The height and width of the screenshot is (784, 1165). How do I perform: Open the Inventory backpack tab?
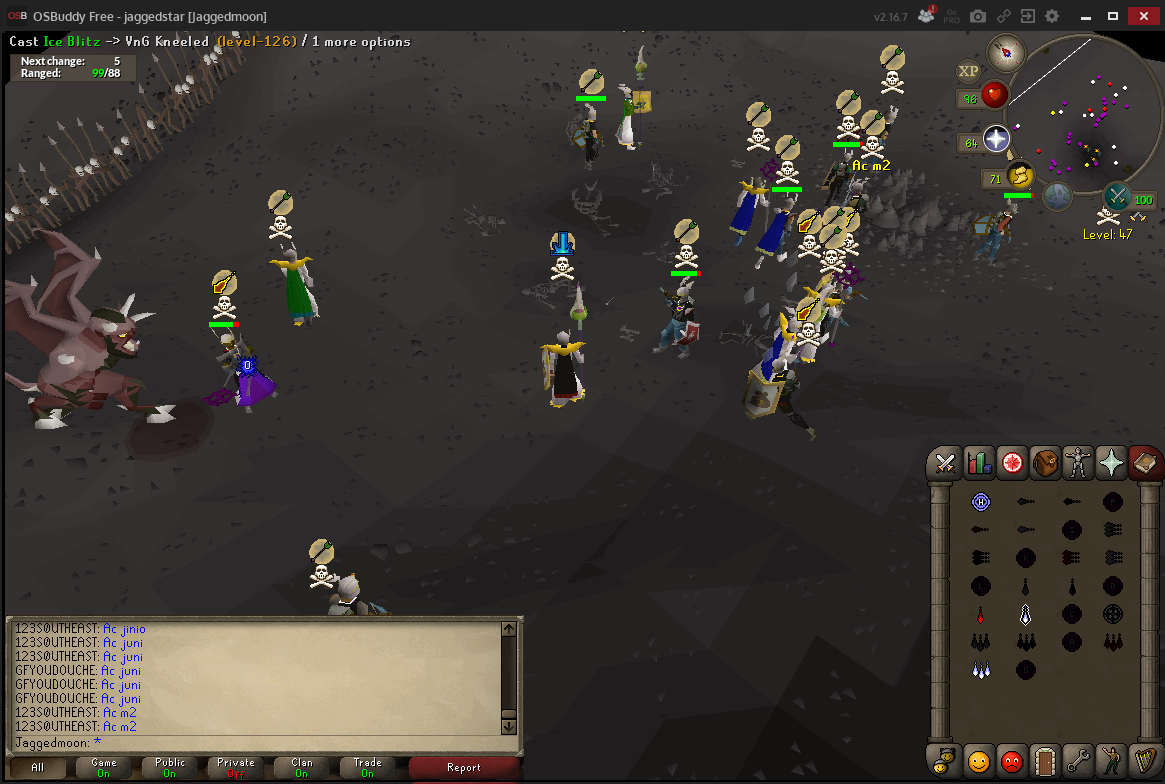1045,463
